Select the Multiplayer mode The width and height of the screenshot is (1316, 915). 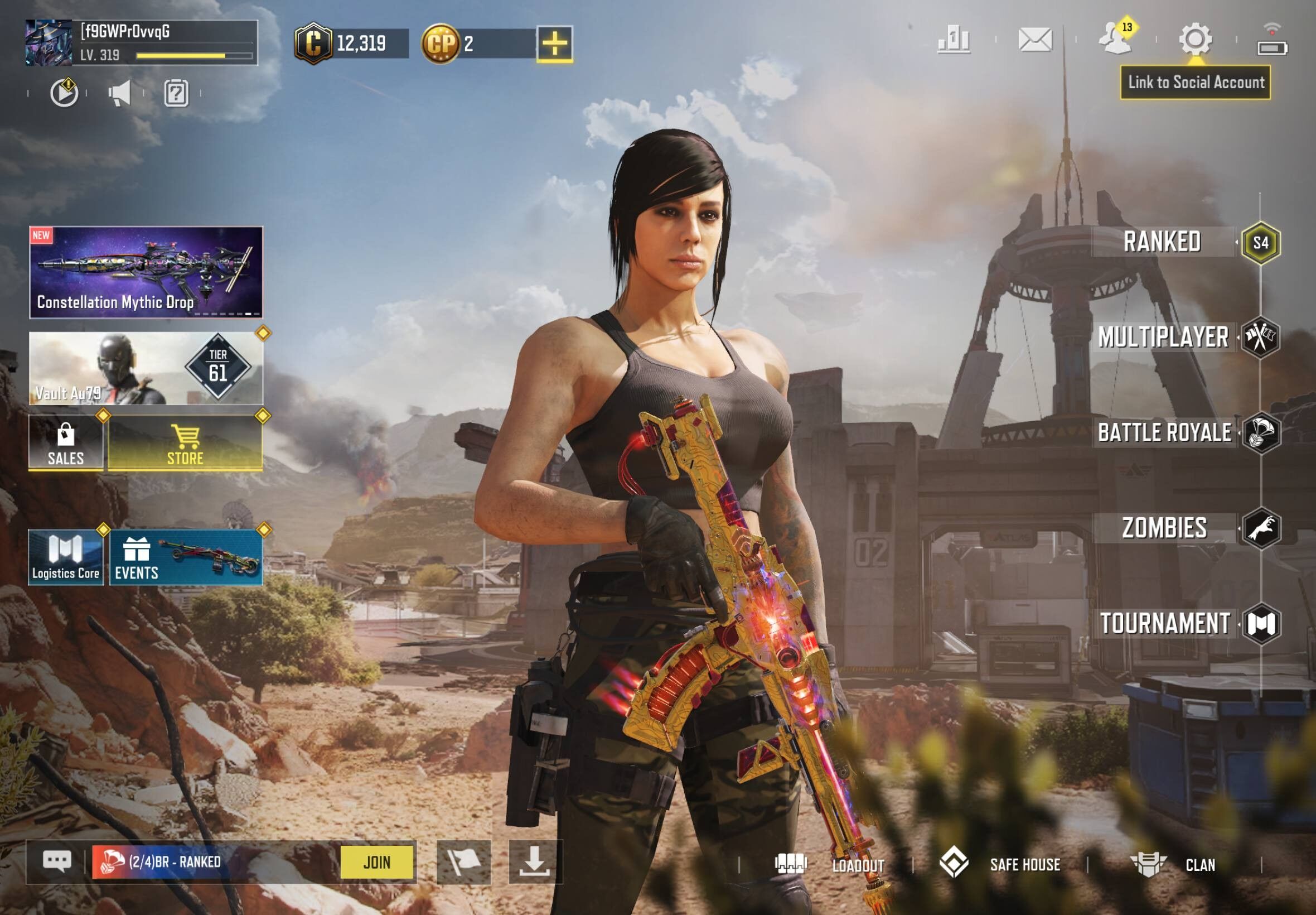(1164, 337)
